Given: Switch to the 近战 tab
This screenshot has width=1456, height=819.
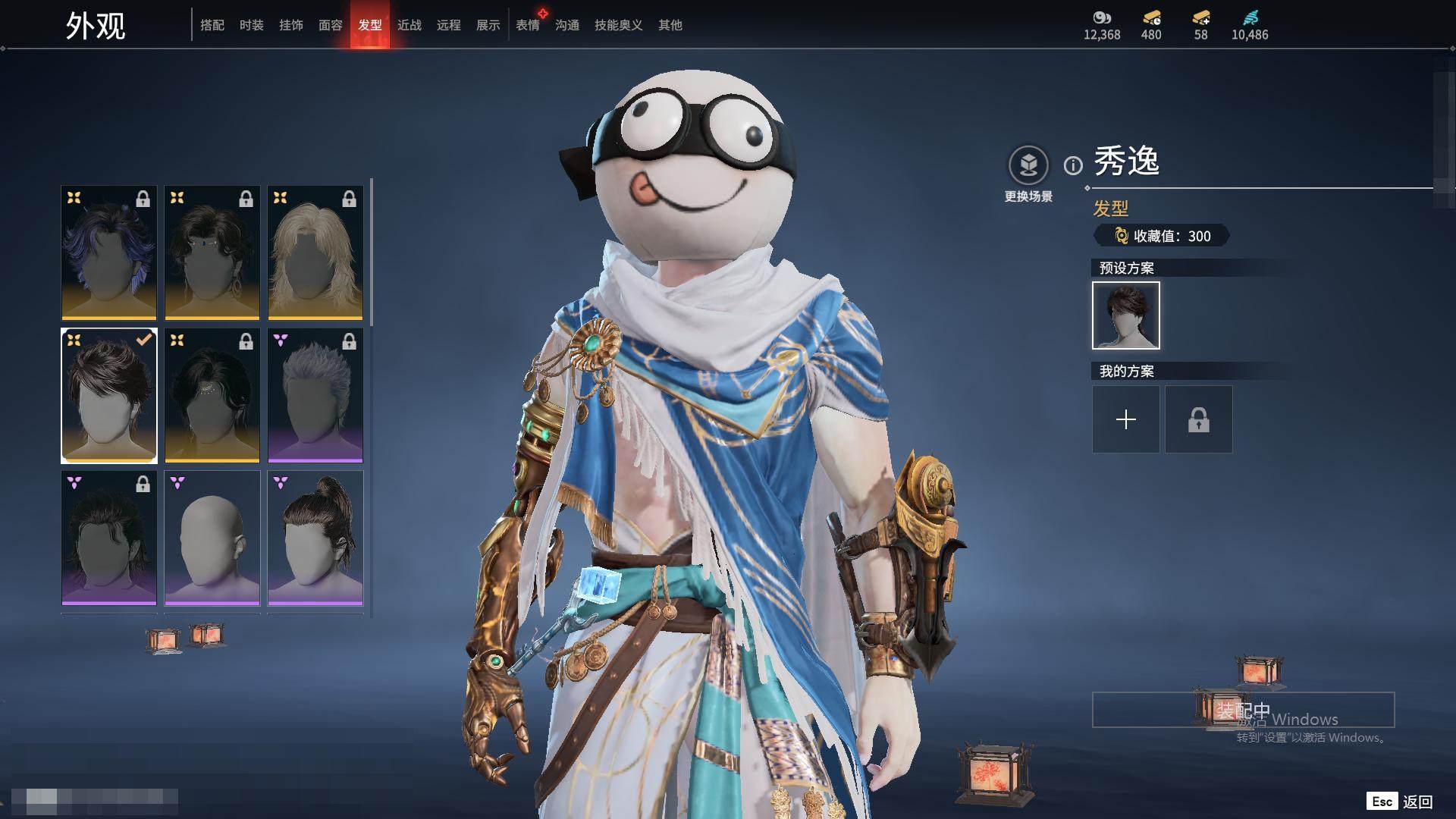Looking at the screenshot, I should point(409,25).
